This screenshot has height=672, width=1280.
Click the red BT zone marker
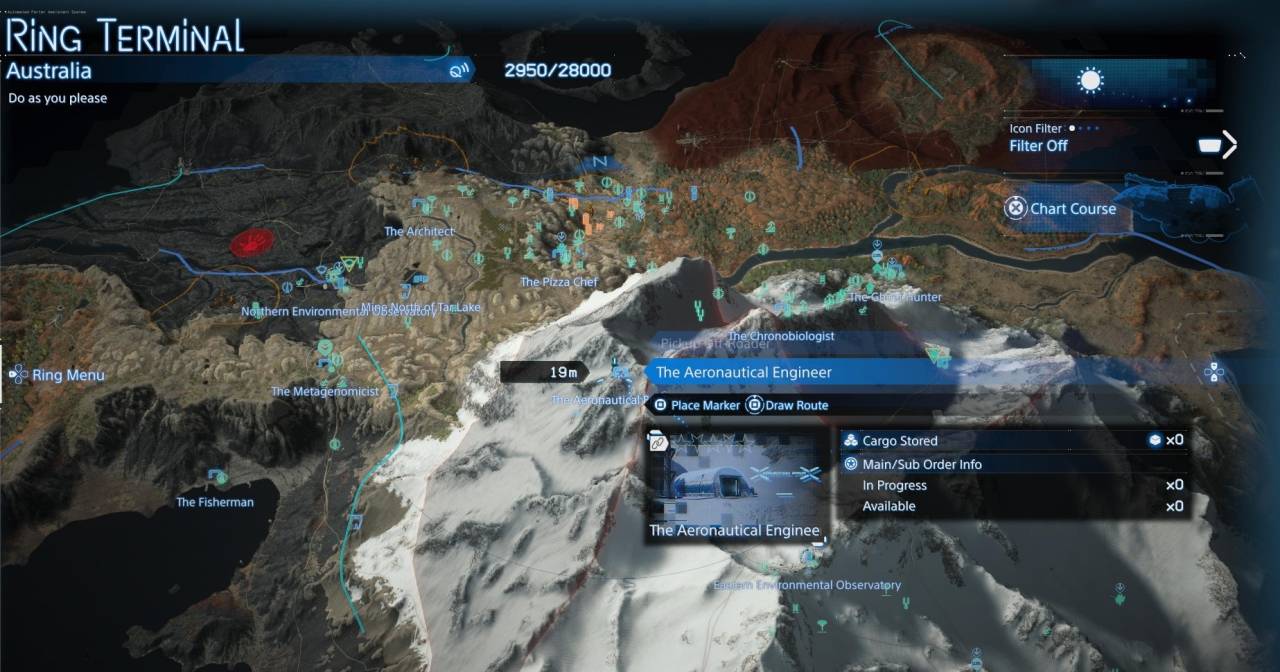pos(252,242)
